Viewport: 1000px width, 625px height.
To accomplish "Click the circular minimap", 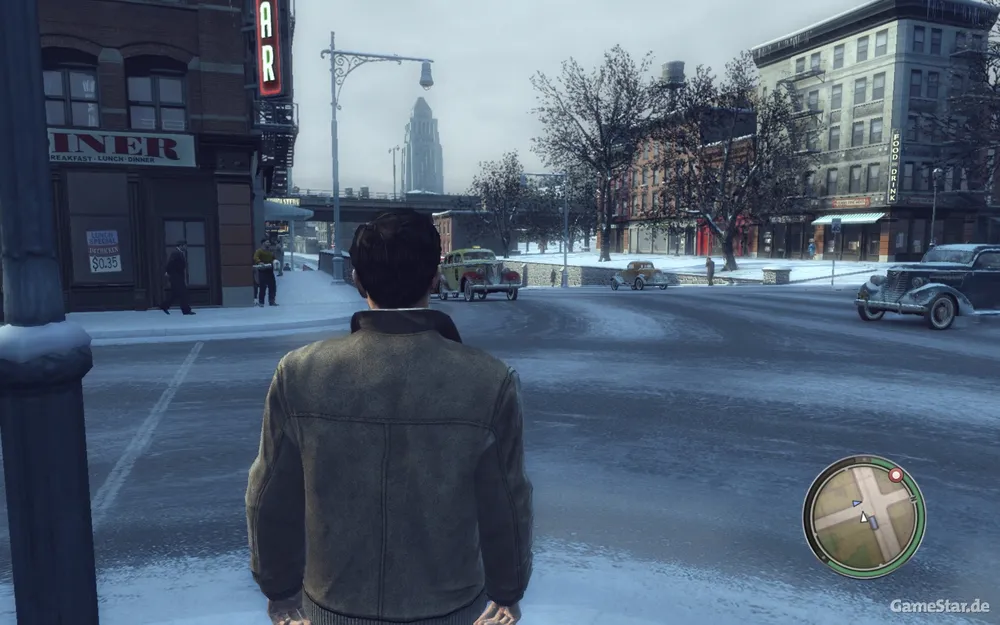I will click(x=863, y=516).
